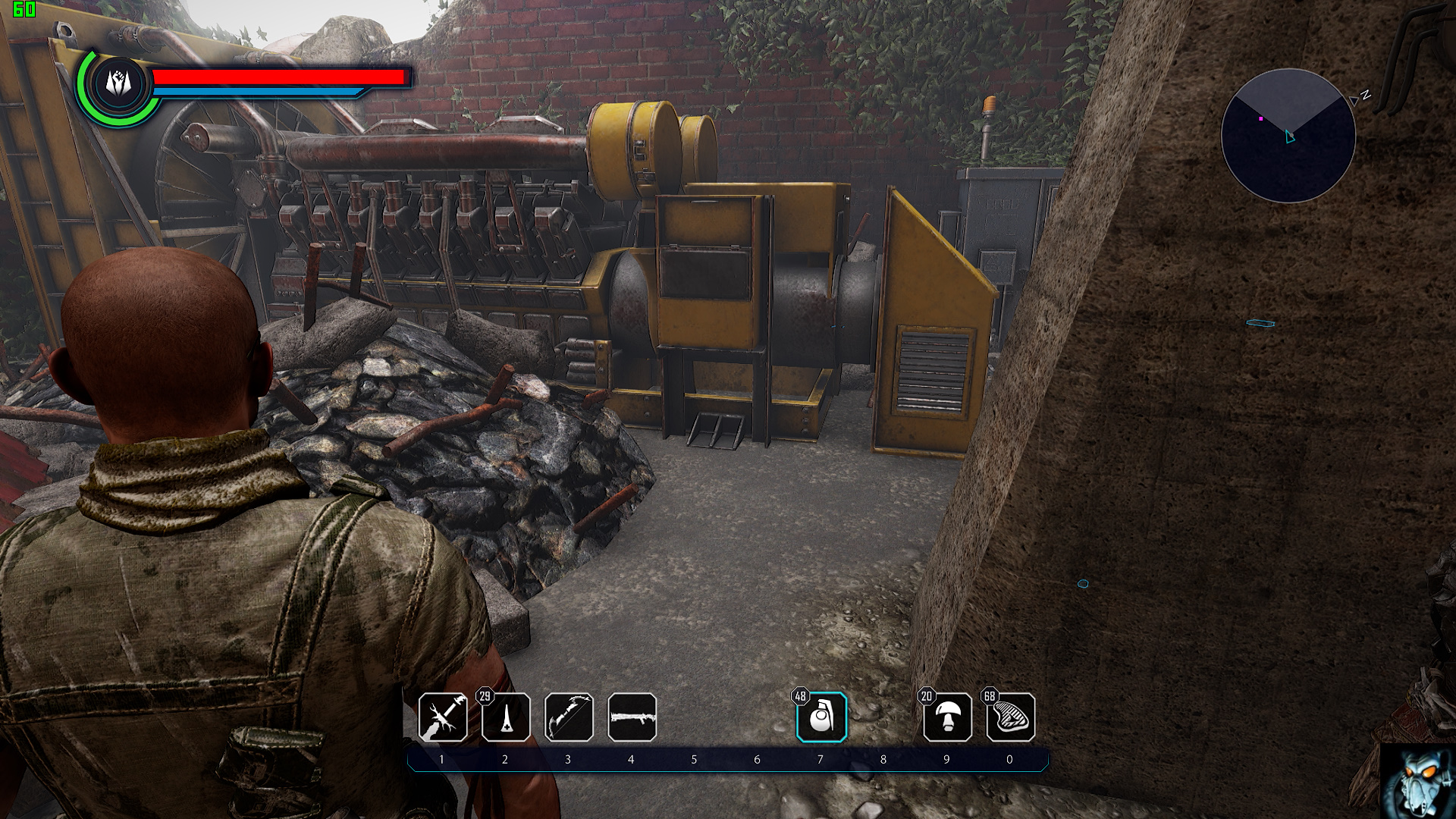Select the highlighted grenade slot
The width and height of the screenshot is (1456, 819).
821,717
